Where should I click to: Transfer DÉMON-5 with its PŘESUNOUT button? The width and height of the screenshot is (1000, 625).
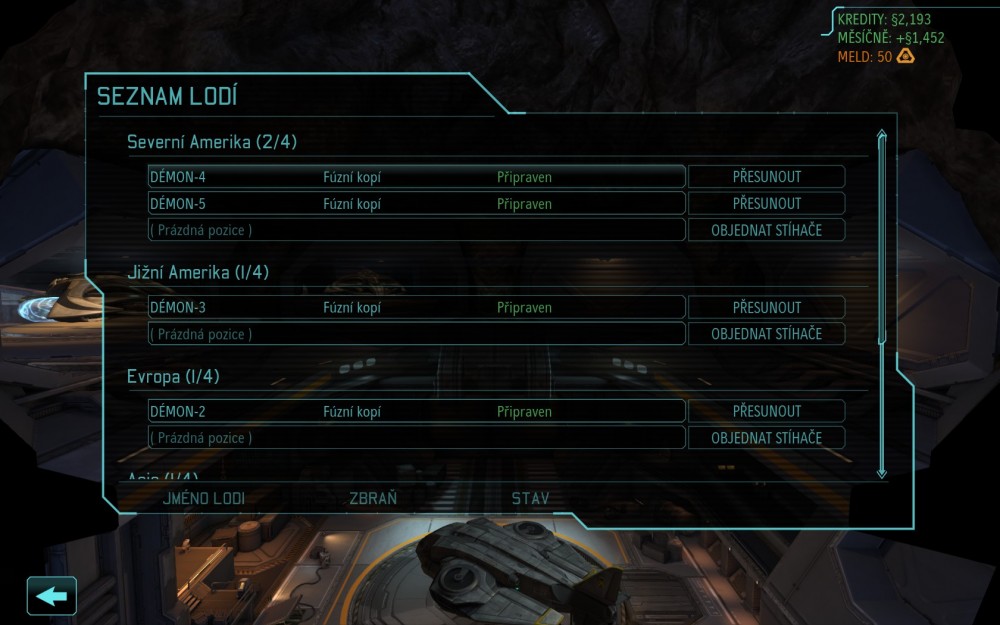[766, 204]
